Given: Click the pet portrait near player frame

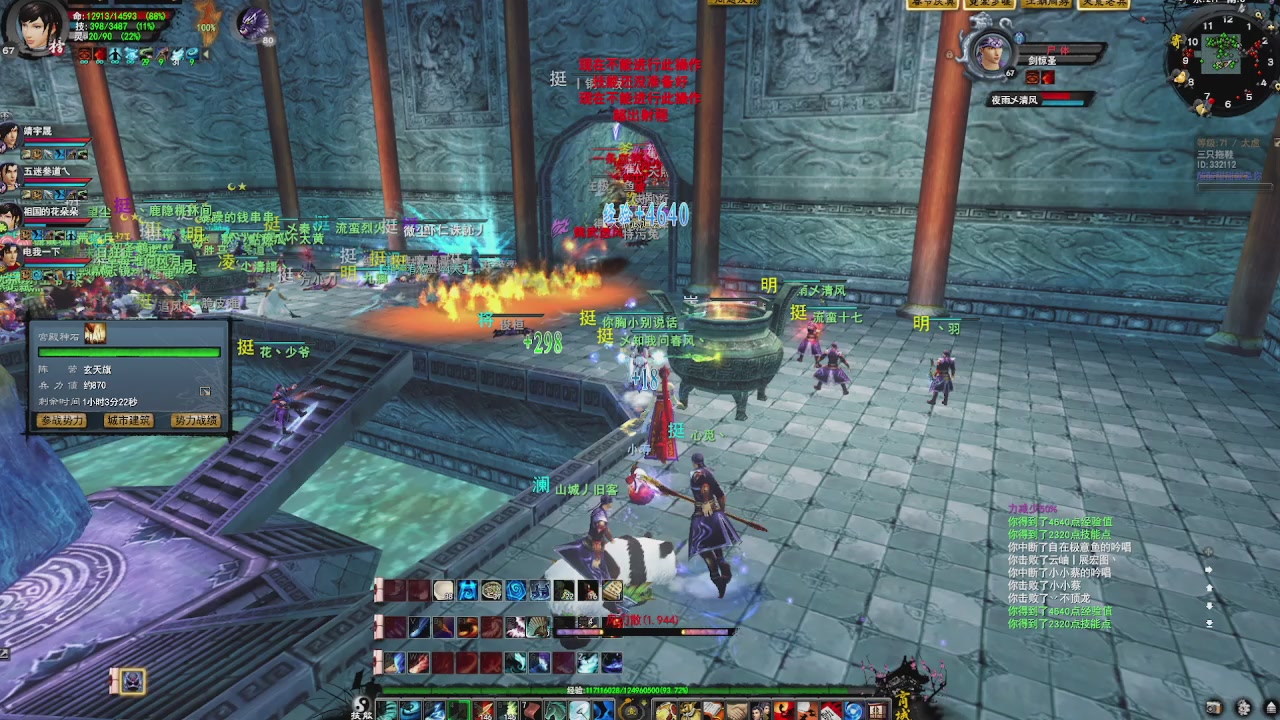Looking at the screenshot, I should tap(252, 24).
